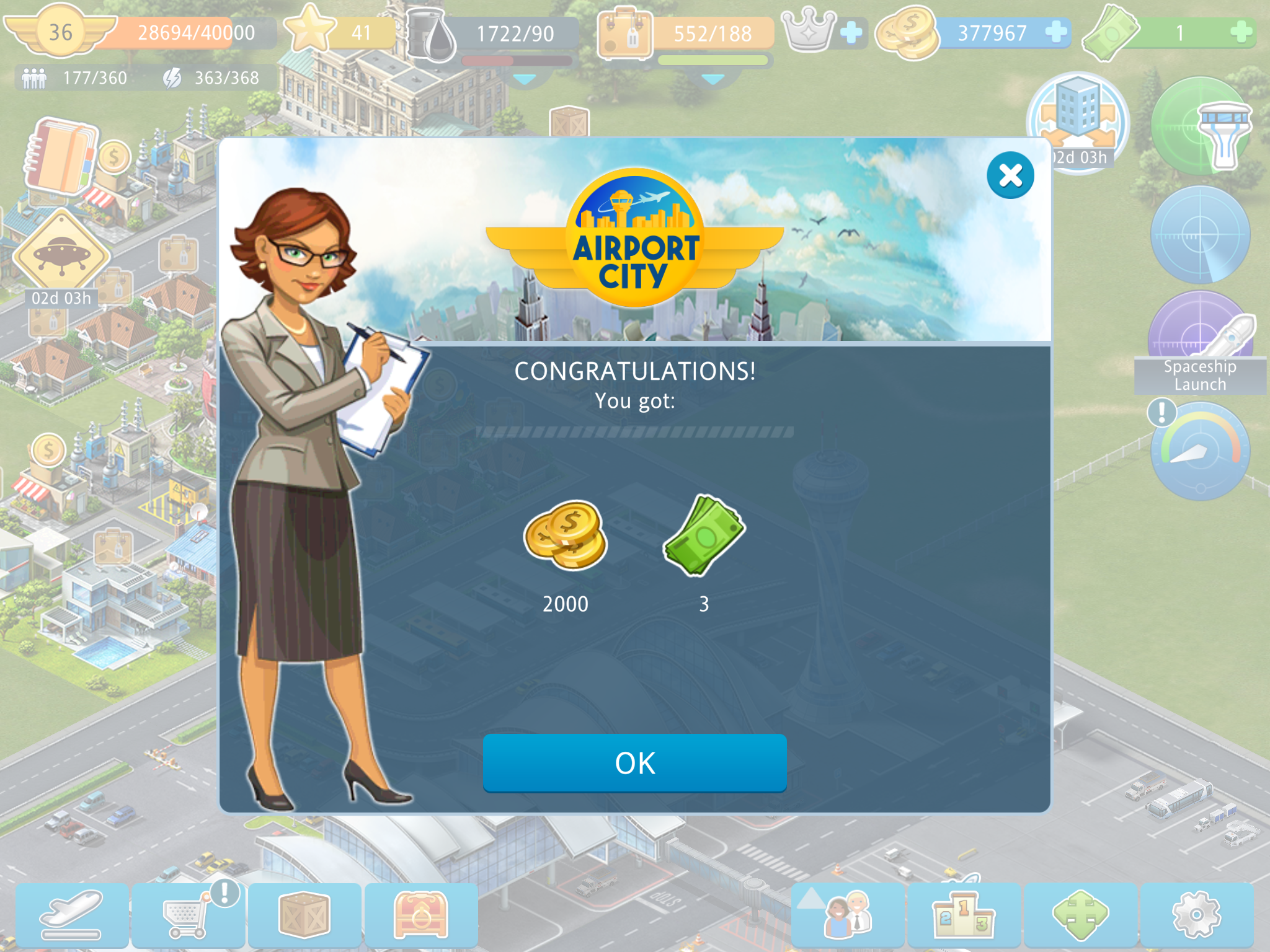The image size is (1270, 952).
Task: Buy more green cash via plus
Action: click(1241, 32)
